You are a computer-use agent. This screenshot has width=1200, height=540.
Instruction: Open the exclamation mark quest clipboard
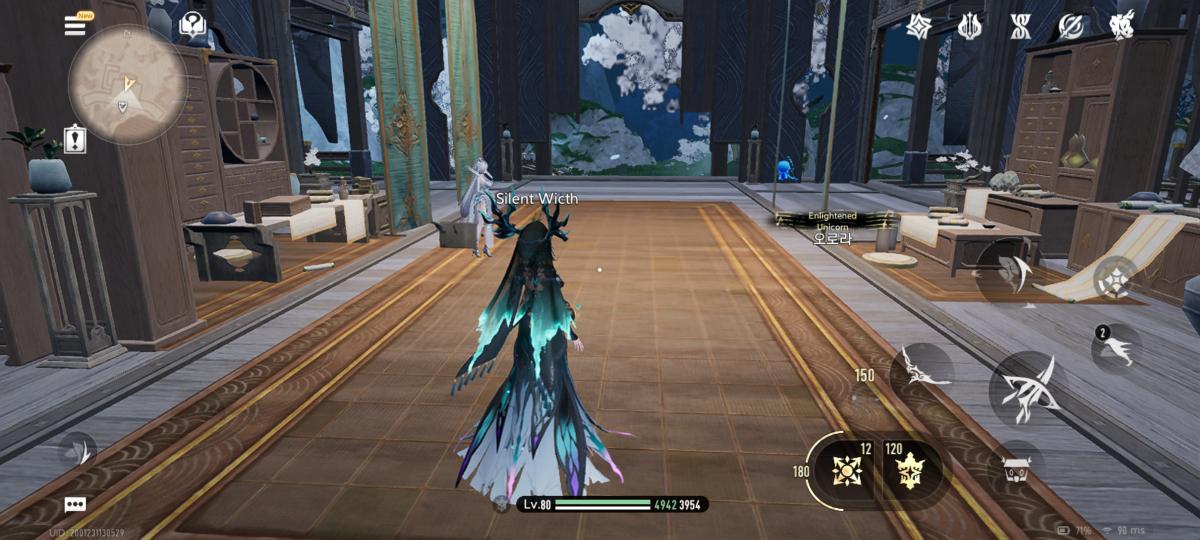tap(75, 139)
